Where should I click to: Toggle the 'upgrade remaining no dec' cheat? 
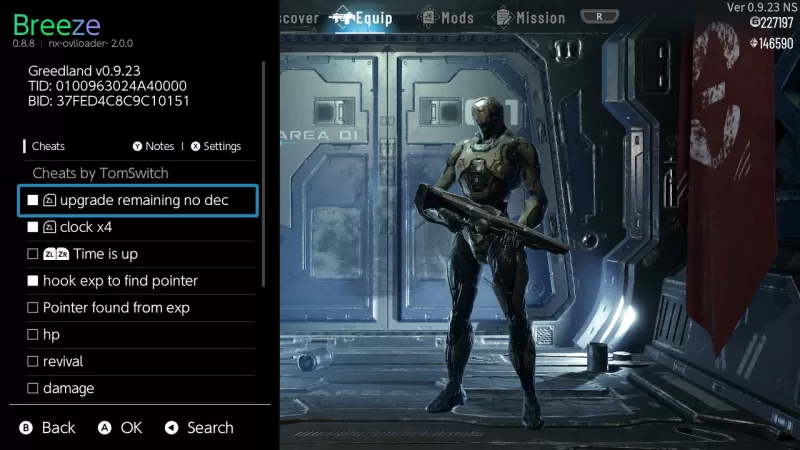point(138,201)
